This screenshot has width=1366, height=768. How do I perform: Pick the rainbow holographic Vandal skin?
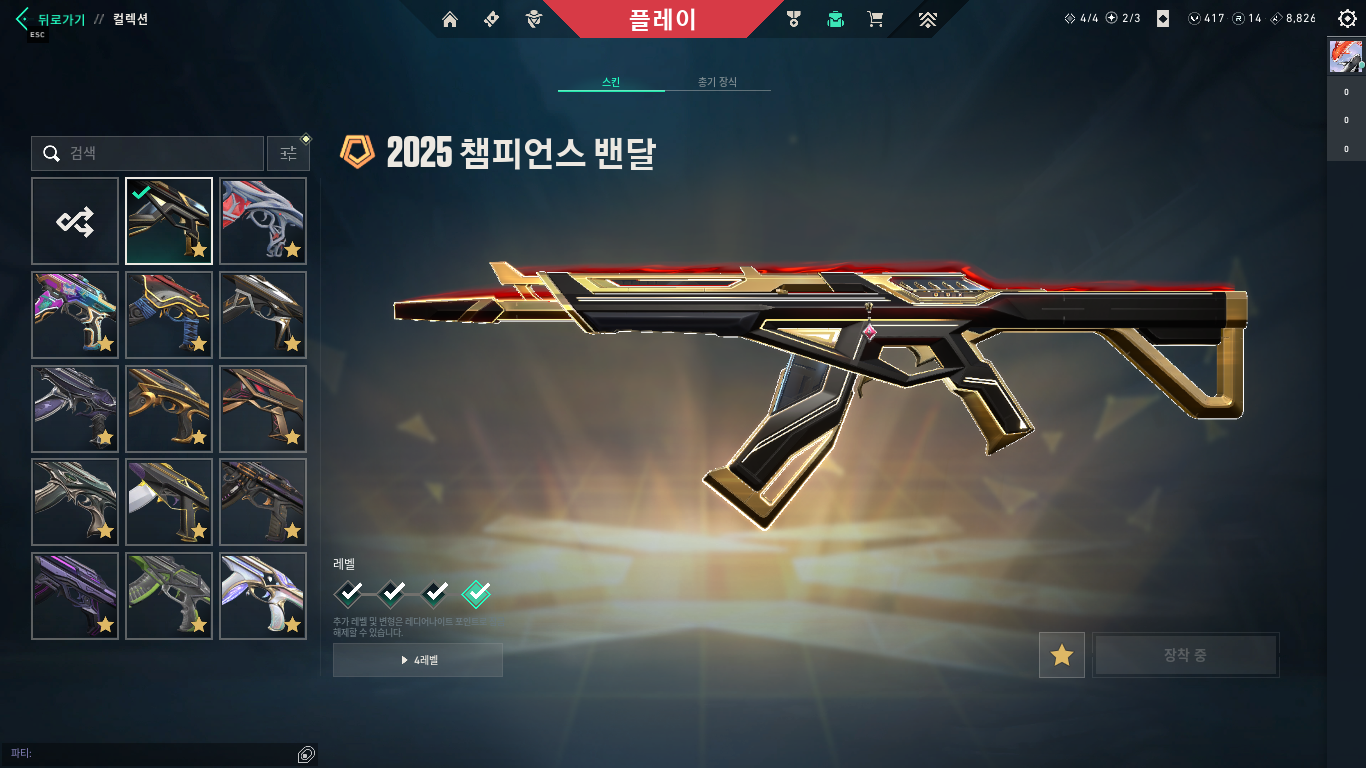pos(75,315)
